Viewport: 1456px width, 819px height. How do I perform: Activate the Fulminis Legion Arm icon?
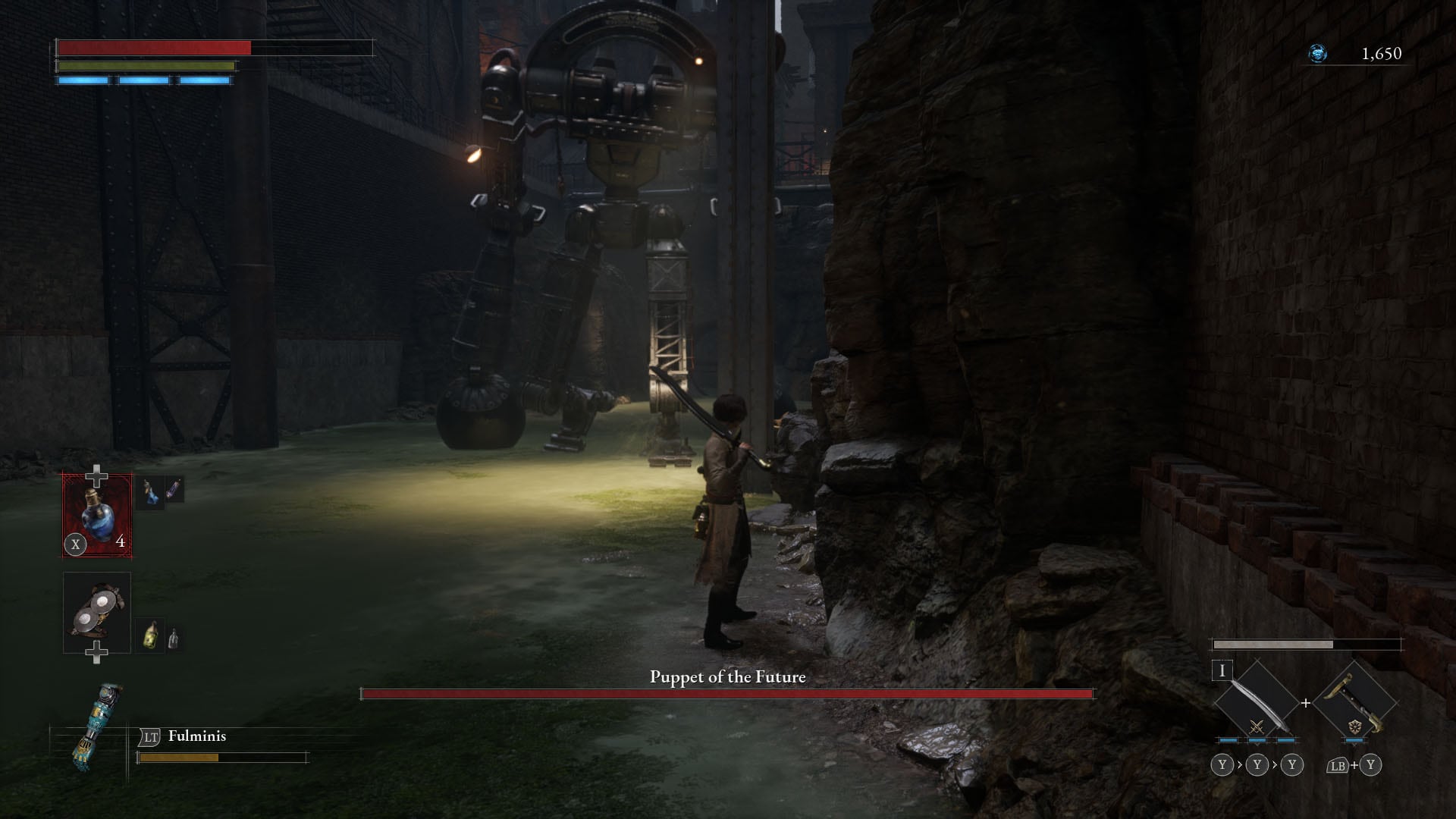98,728
